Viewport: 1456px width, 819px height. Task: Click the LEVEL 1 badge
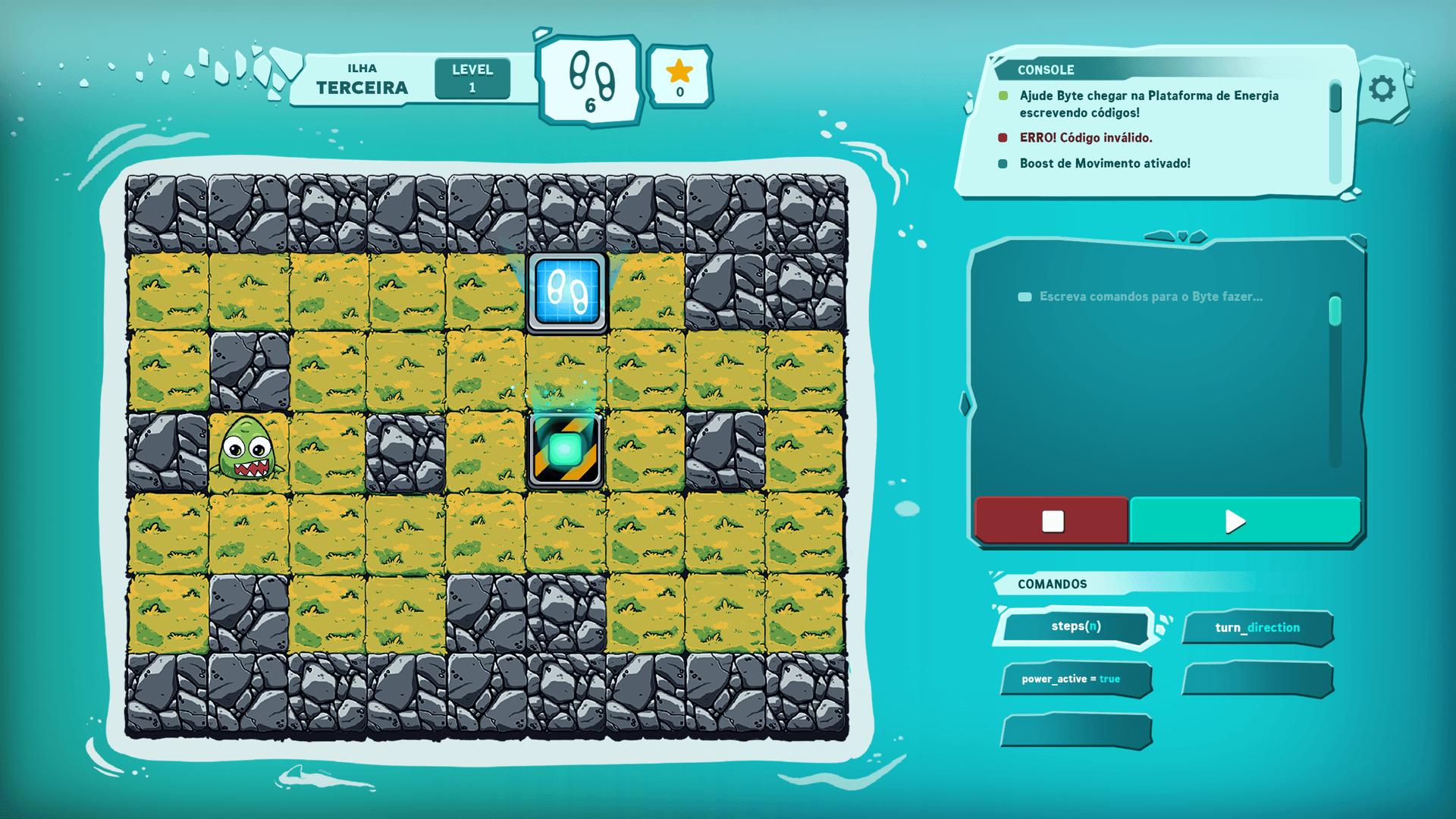click(472, 77)
